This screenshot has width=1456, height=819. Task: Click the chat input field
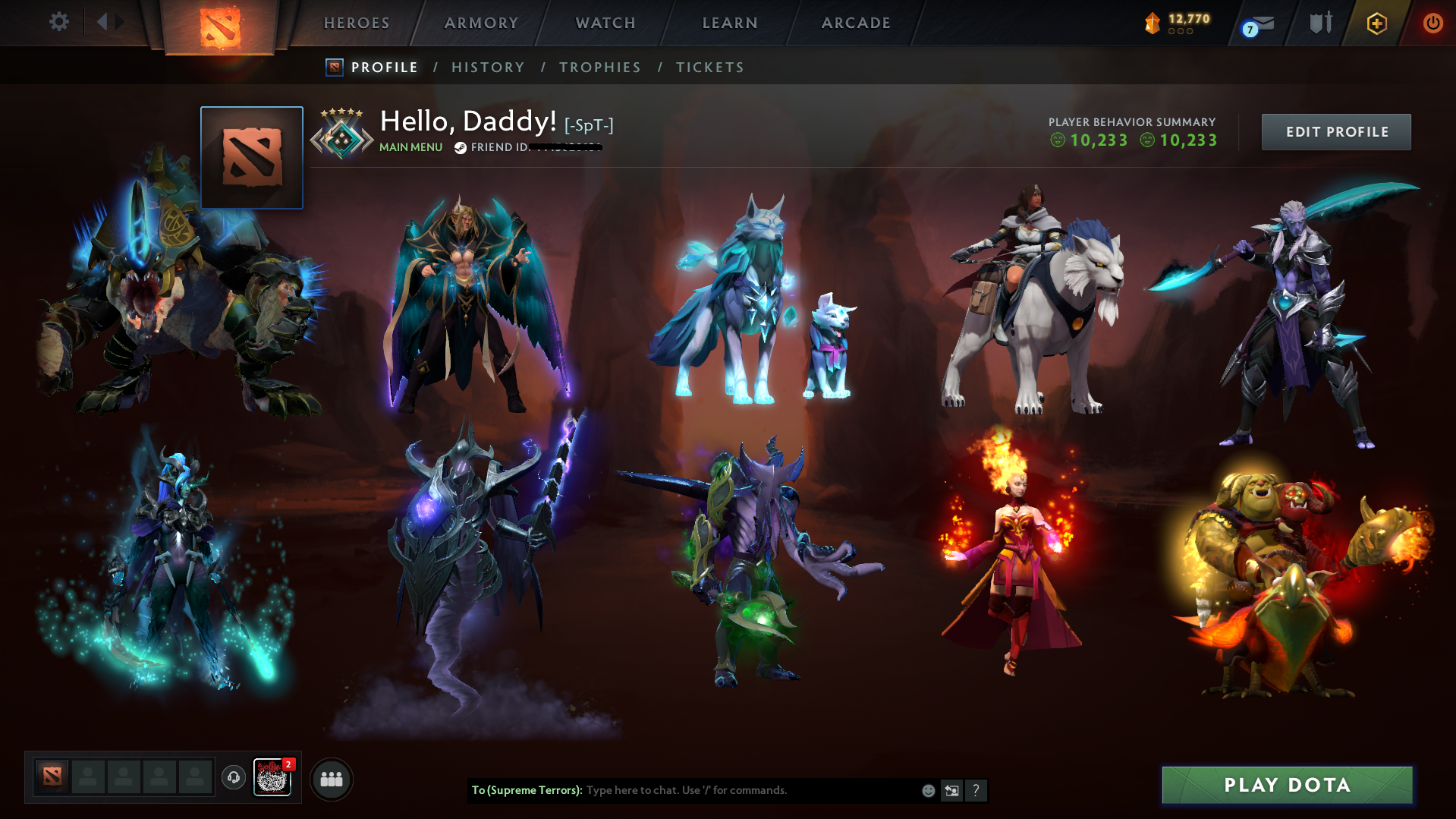[721, 790]
